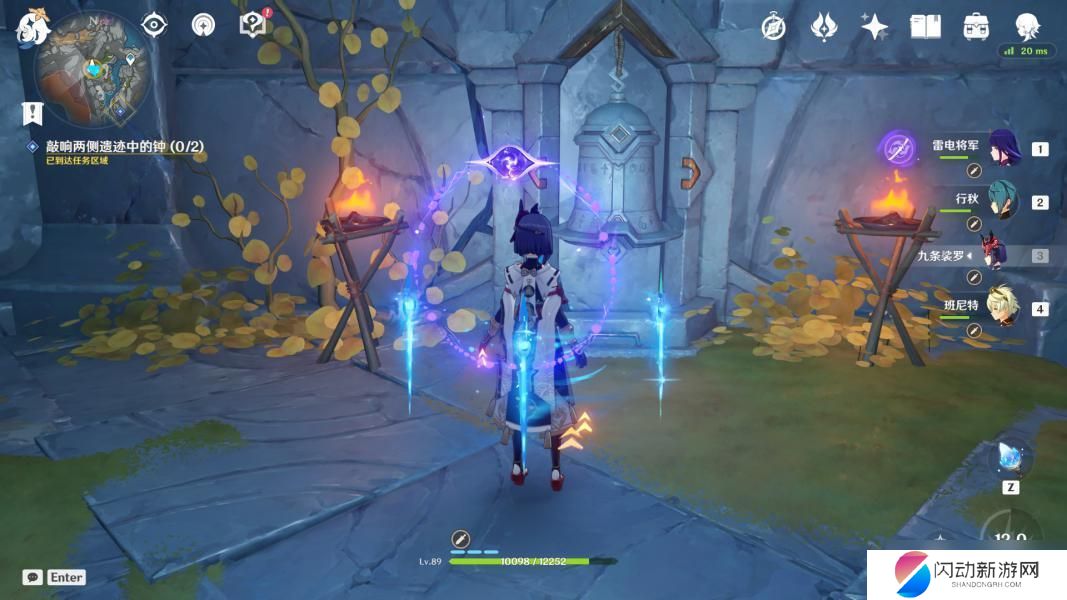Click the yellow quest navigation bookmark icon
Viewport: 1067px width, 600px height.
33,113
